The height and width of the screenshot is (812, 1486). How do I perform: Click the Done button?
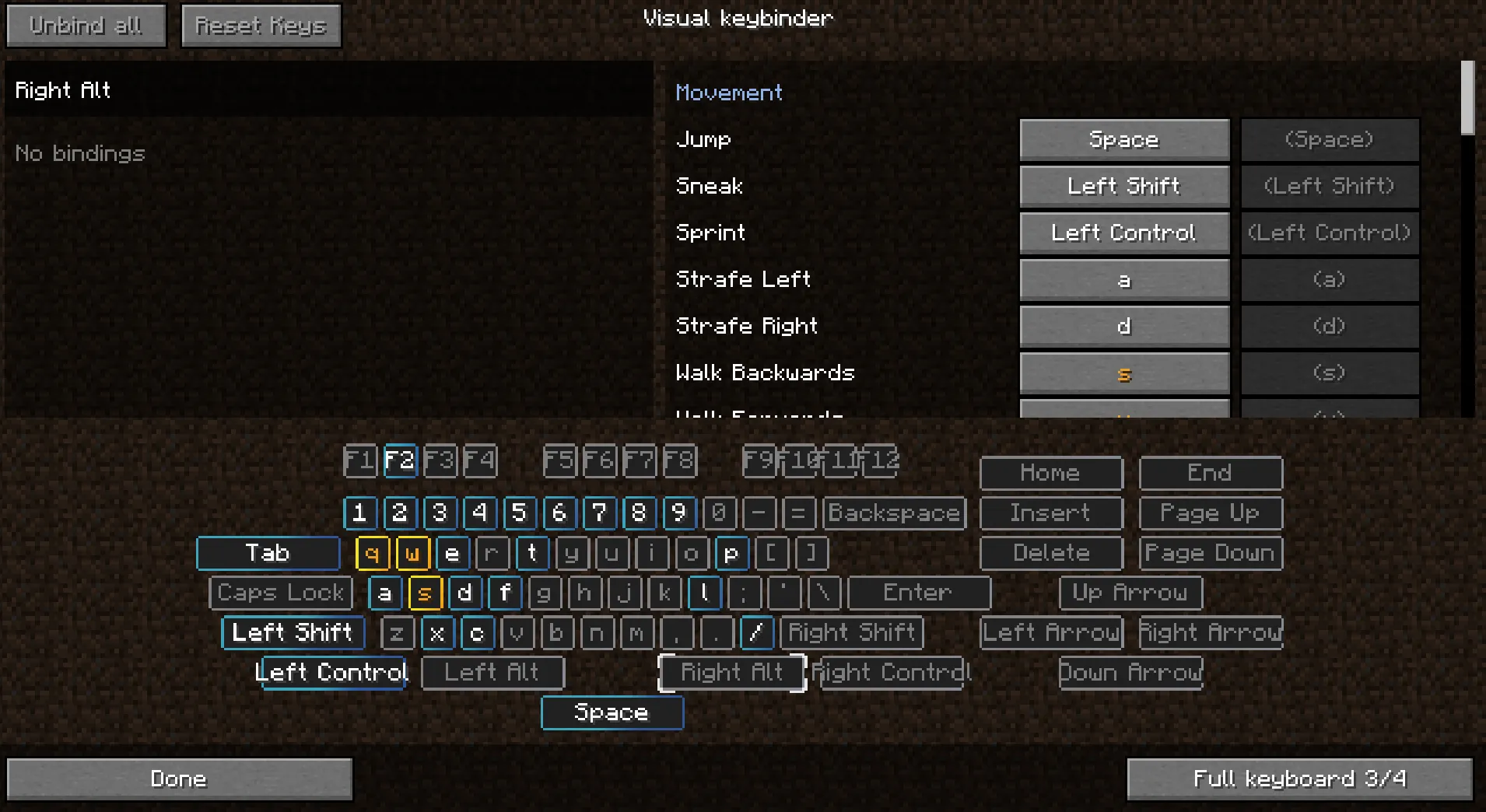tap(178, 778)
